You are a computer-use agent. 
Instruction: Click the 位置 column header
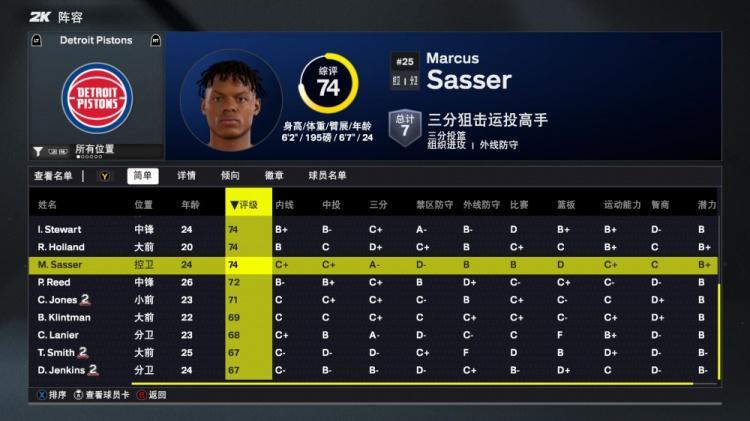[x=144, y=205]
